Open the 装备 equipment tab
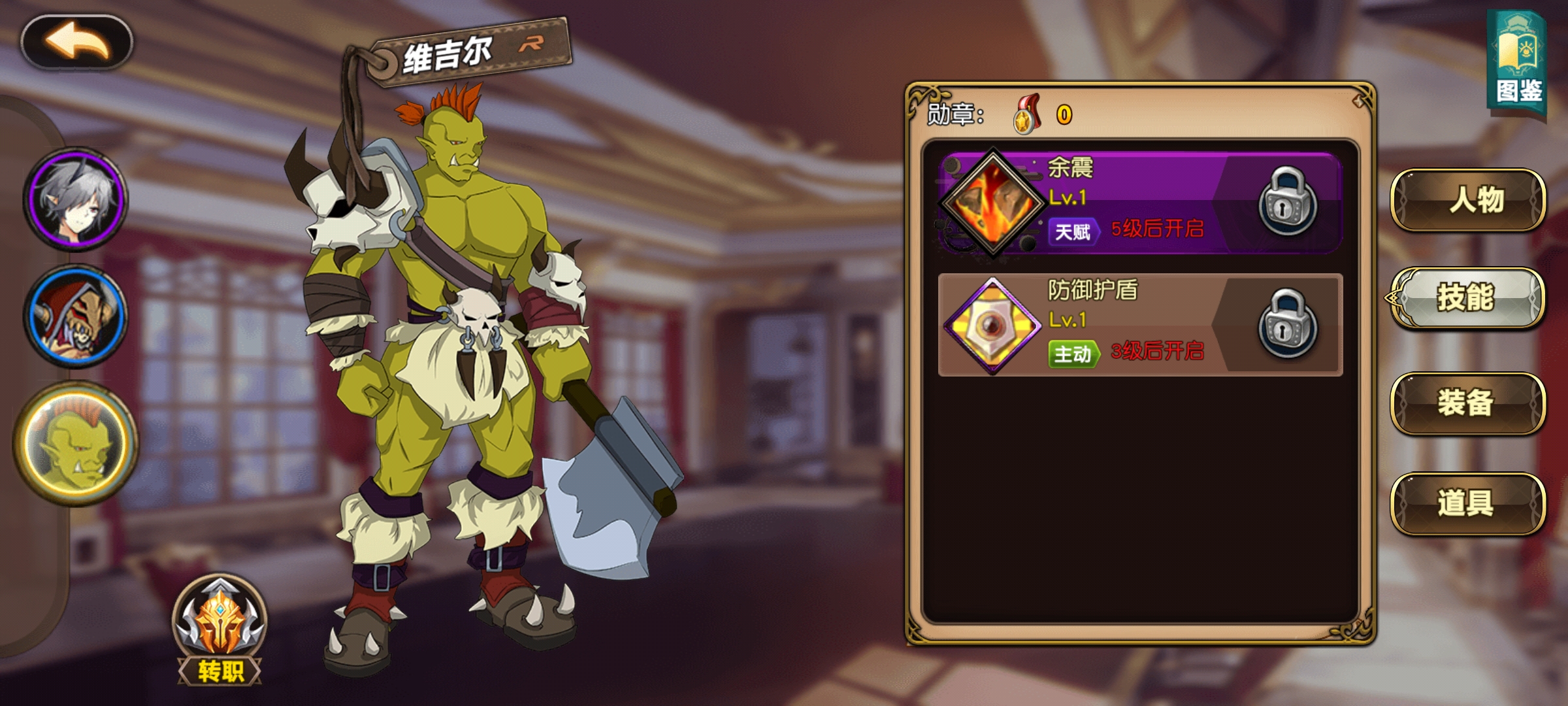This screenshot has height=706, width=1568. pos(1467,402)
